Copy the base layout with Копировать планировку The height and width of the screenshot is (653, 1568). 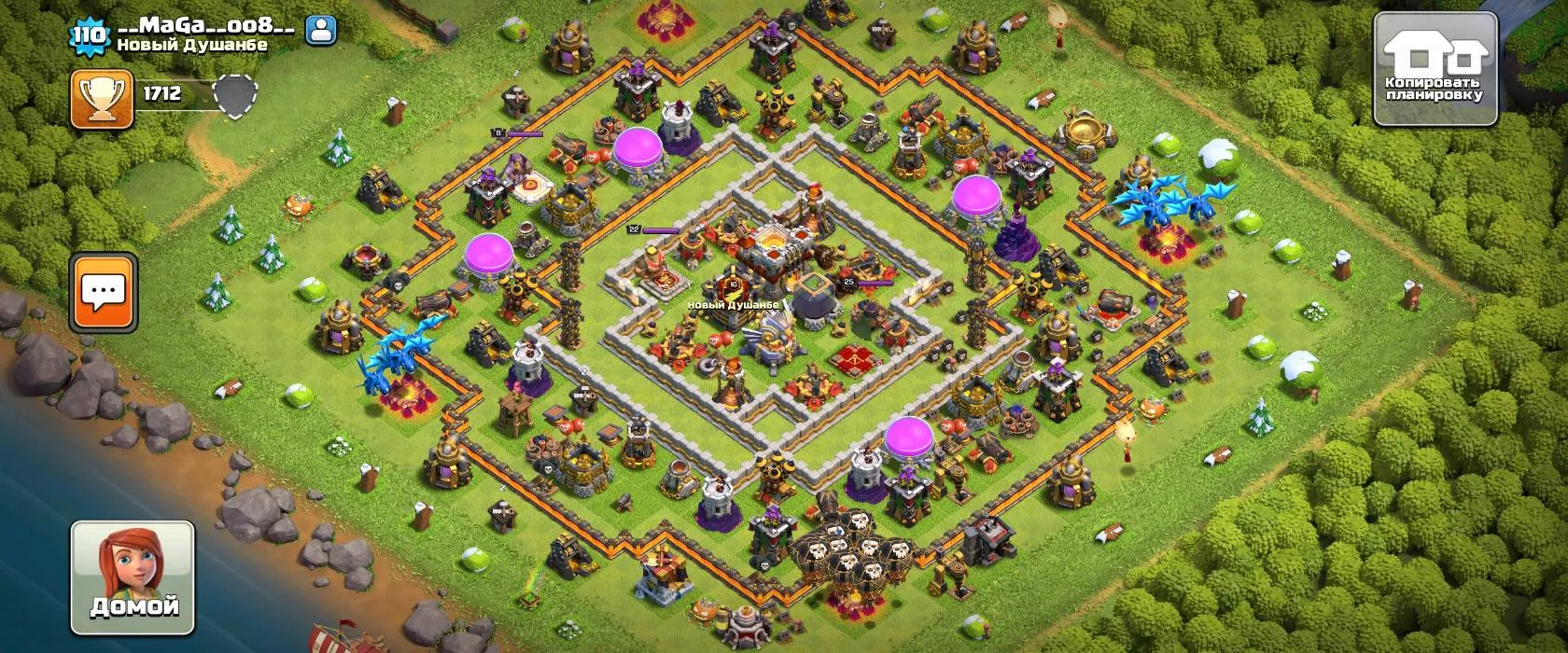pyautogui.click(x=1435, y=69)
